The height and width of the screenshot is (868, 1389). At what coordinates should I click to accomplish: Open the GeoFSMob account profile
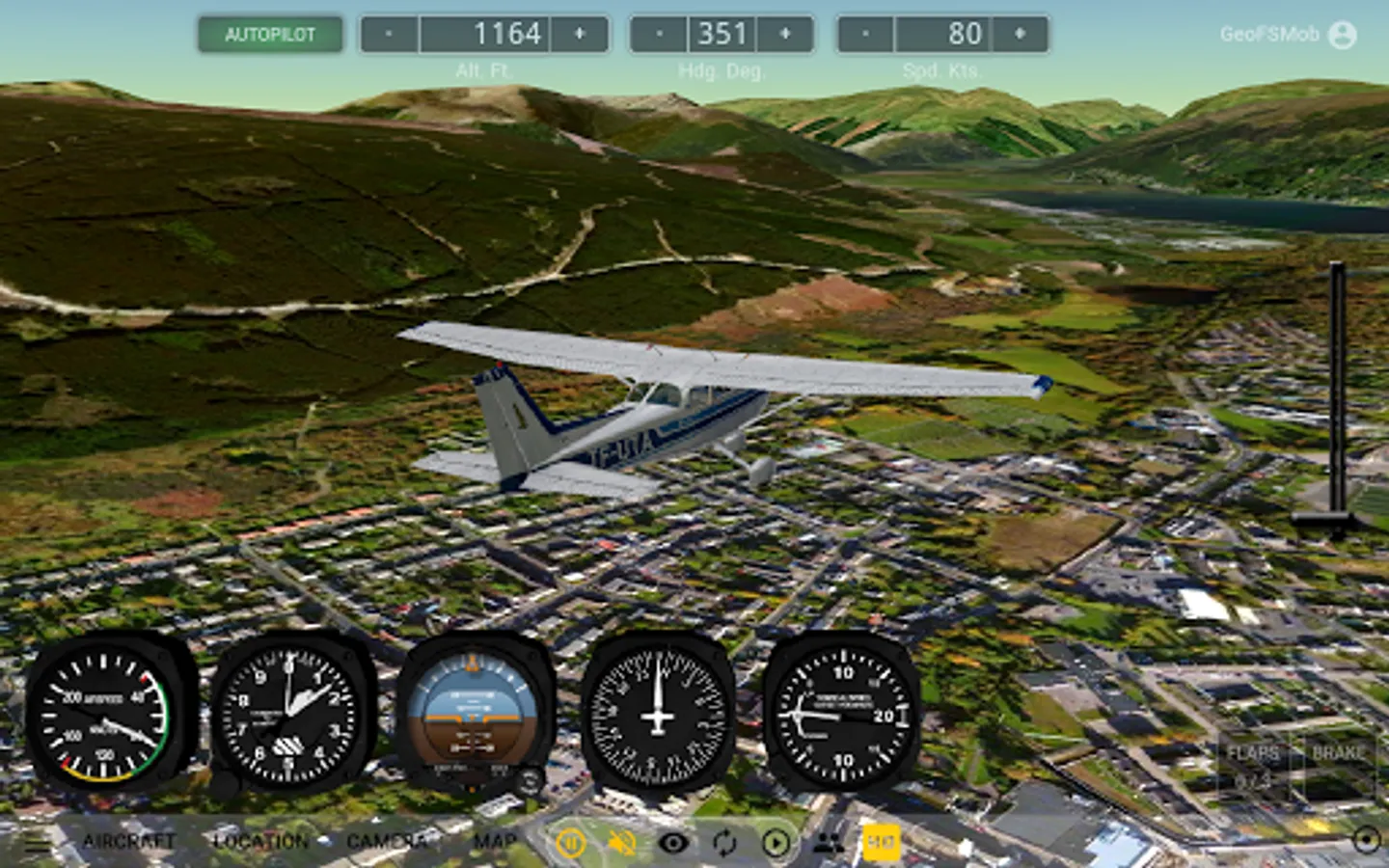point(1342,35)
